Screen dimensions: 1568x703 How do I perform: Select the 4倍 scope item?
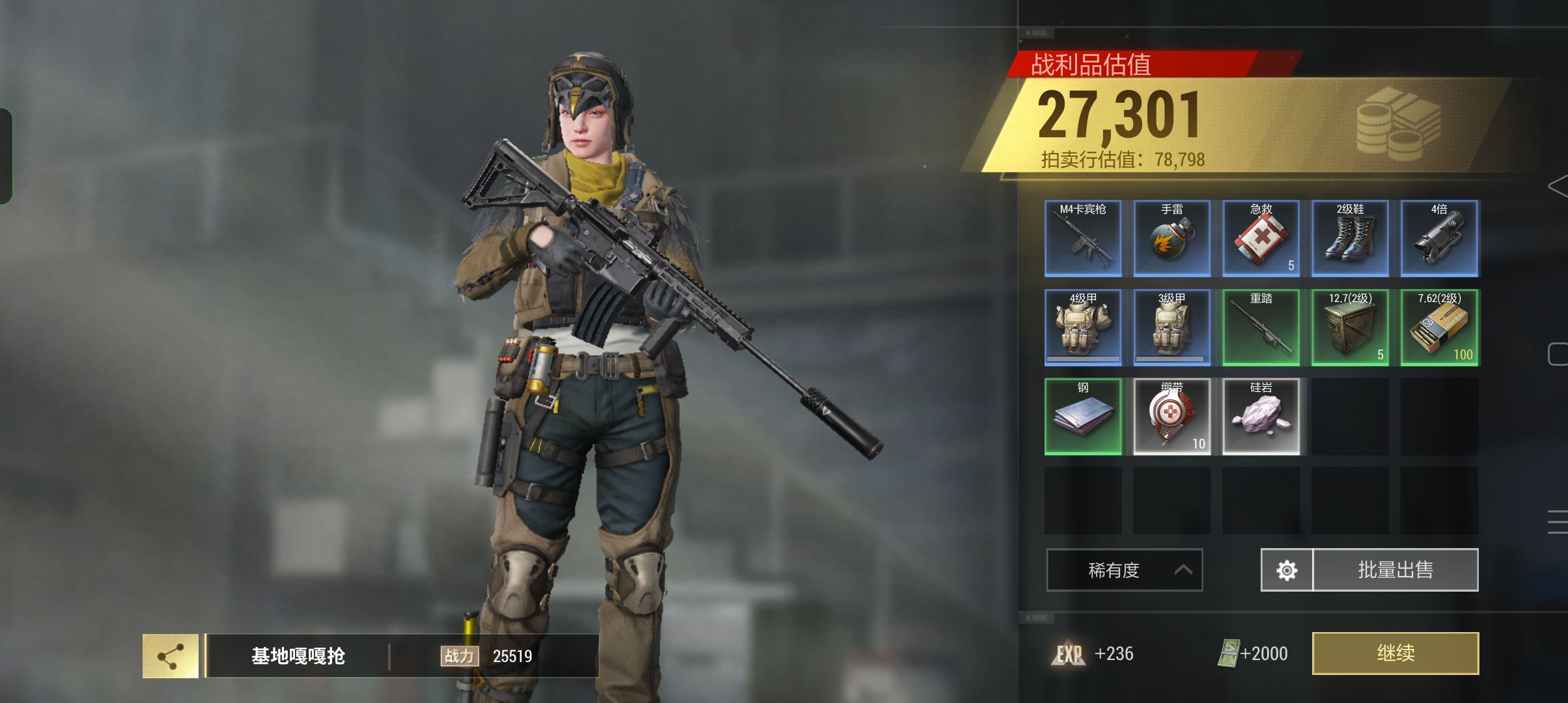coord(1439,238)
